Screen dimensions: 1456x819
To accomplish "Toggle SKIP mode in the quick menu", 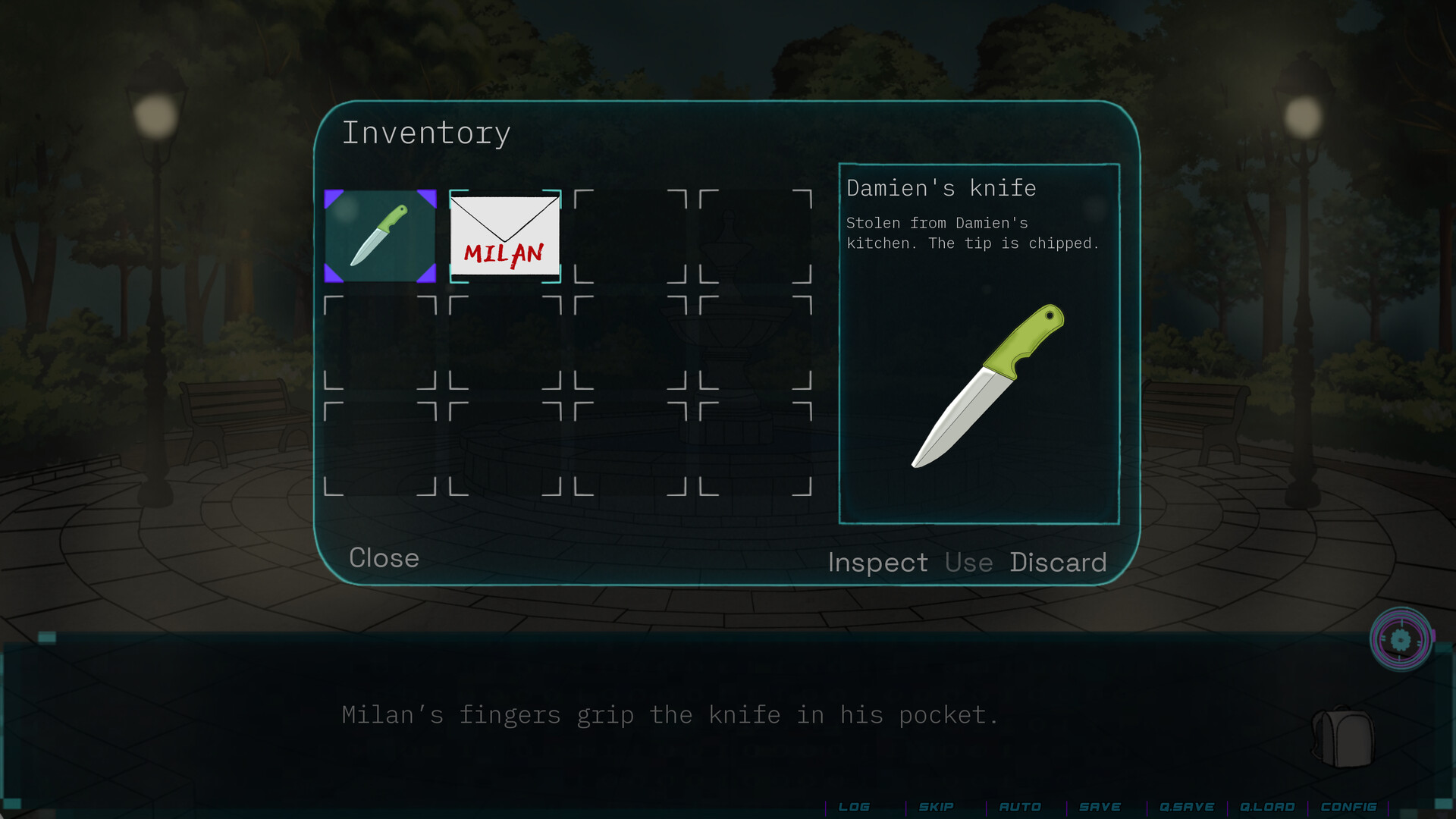I will (x=936, y=807).
